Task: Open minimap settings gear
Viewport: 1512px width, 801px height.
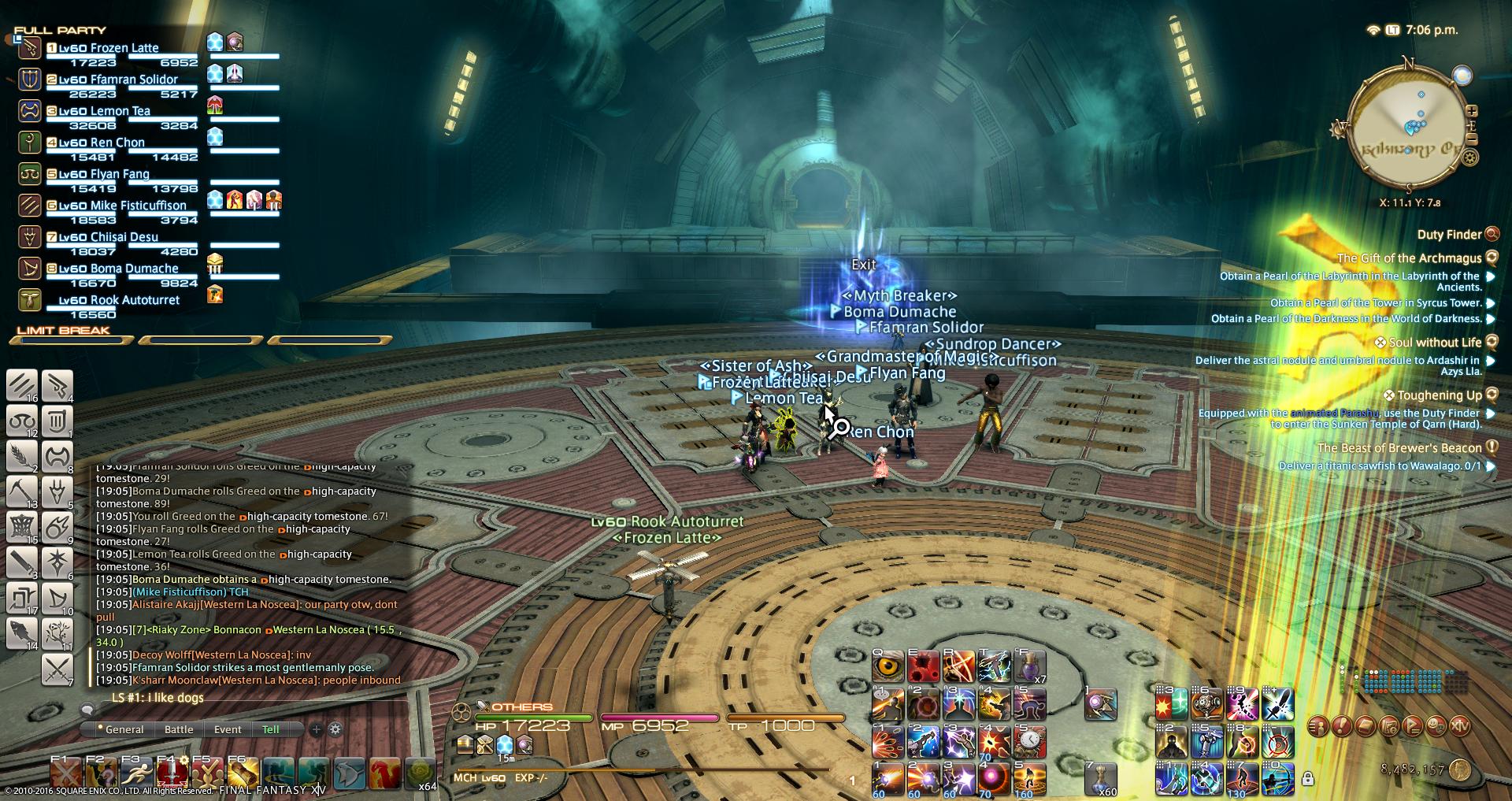Action: tap(1469, 158)
